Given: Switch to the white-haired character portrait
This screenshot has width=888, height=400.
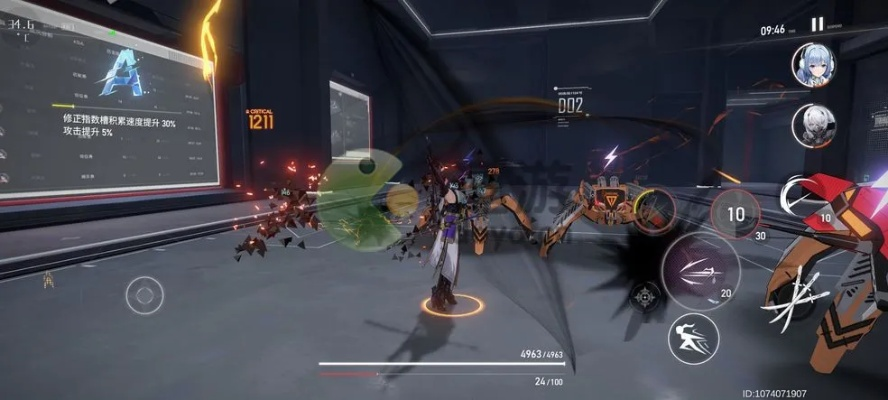Looking at the screenshot, I should click(x=813, y=125).
